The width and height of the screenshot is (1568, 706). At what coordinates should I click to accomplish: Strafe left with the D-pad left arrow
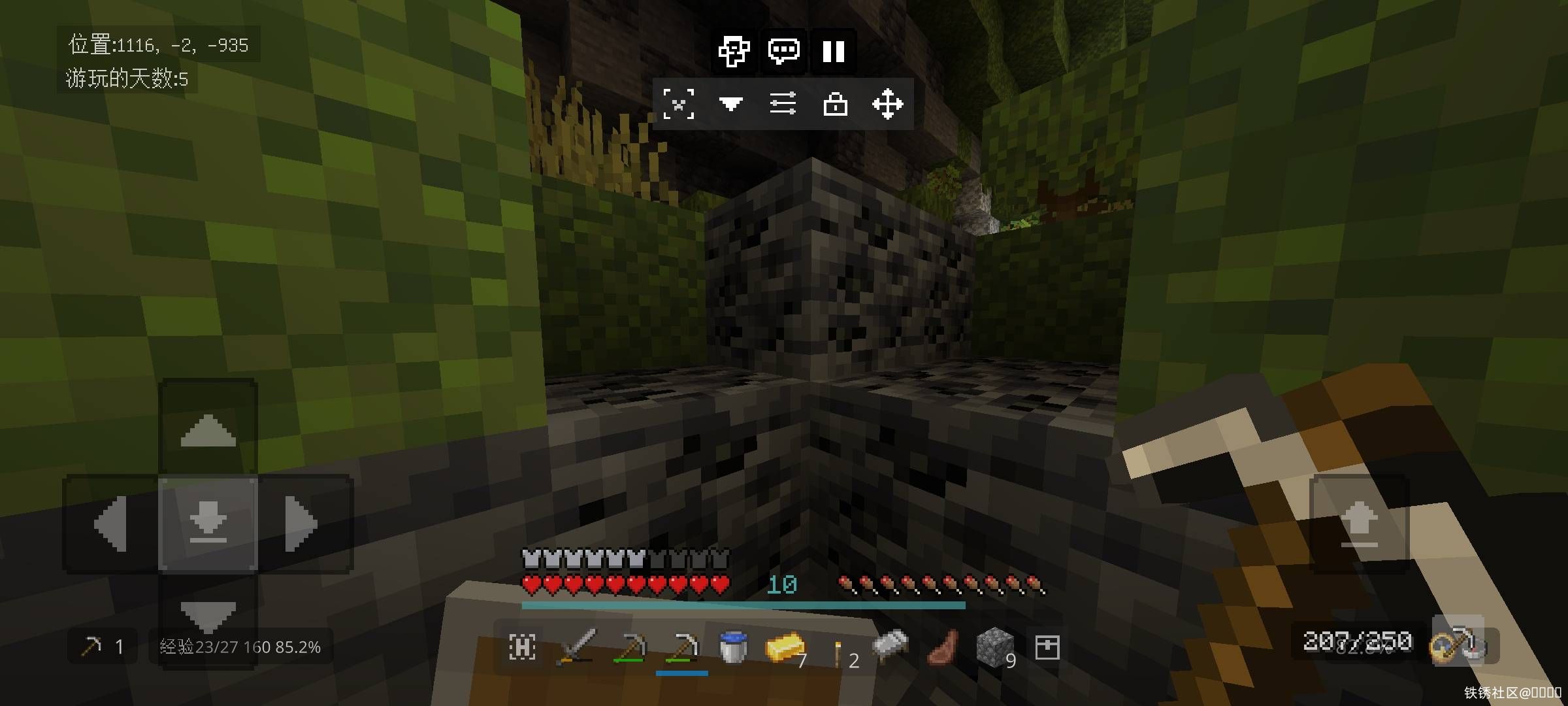coord(111,524)
